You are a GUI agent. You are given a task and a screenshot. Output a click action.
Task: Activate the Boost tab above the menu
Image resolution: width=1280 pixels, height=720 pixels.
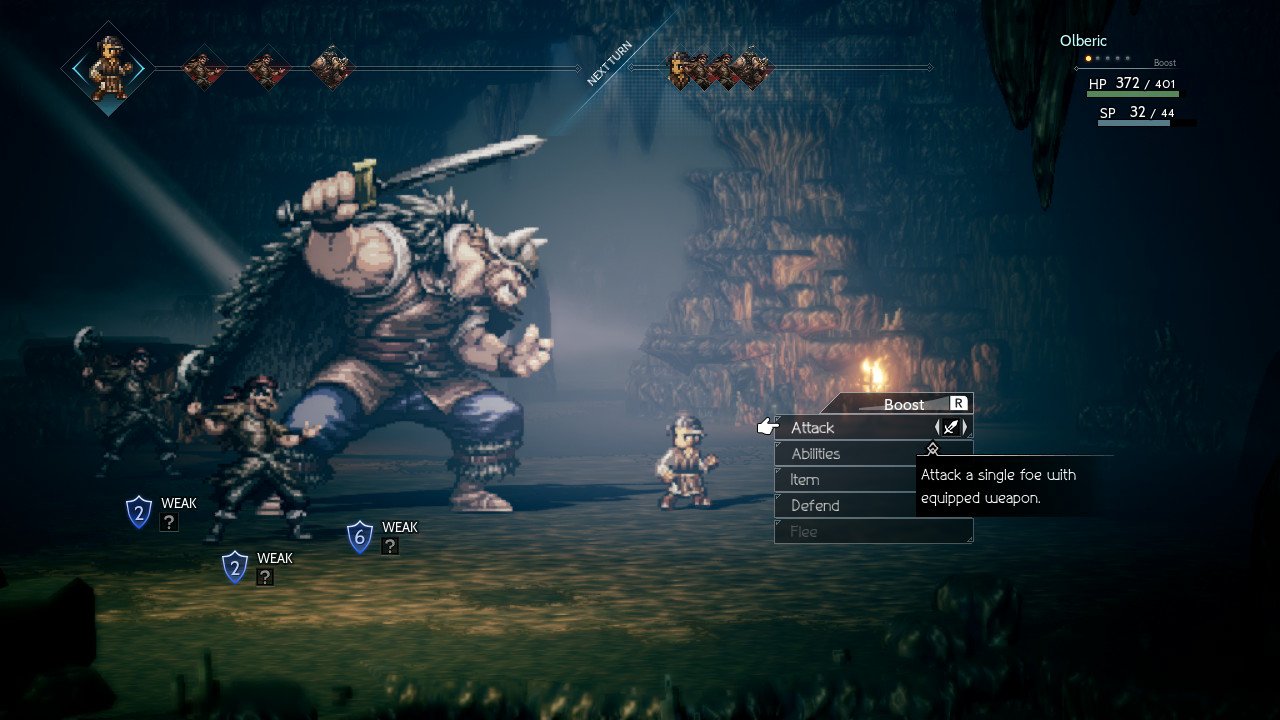coord(904,404)
